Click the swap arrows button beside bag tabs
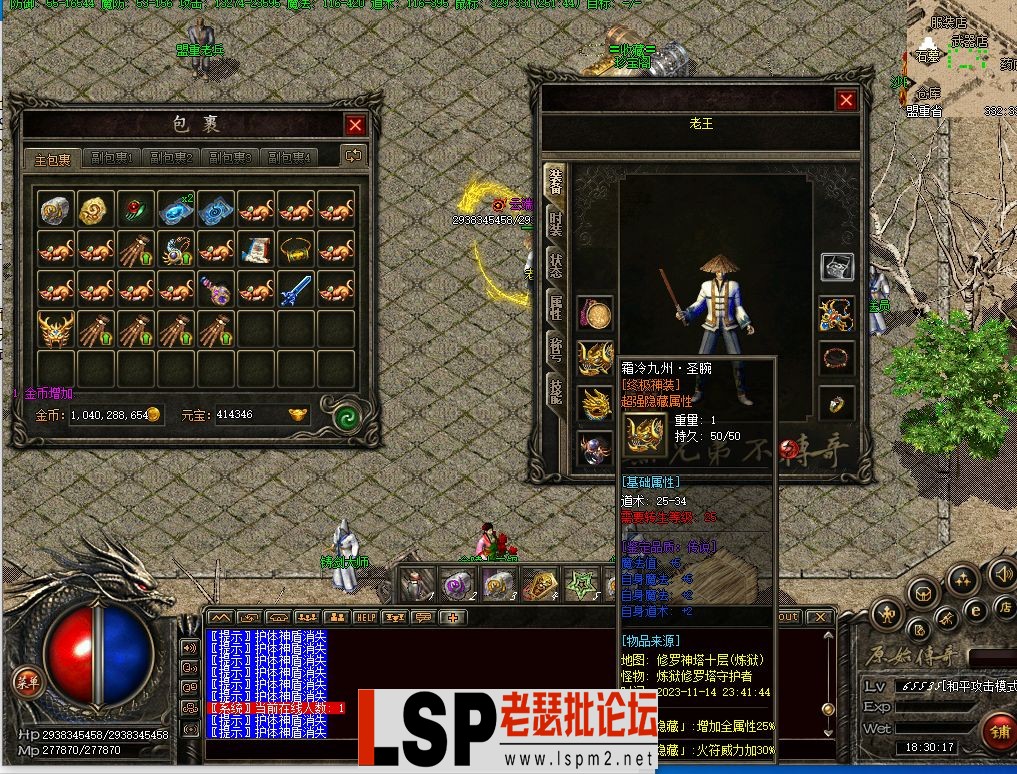1017x774 pixels. click(353, 156)
